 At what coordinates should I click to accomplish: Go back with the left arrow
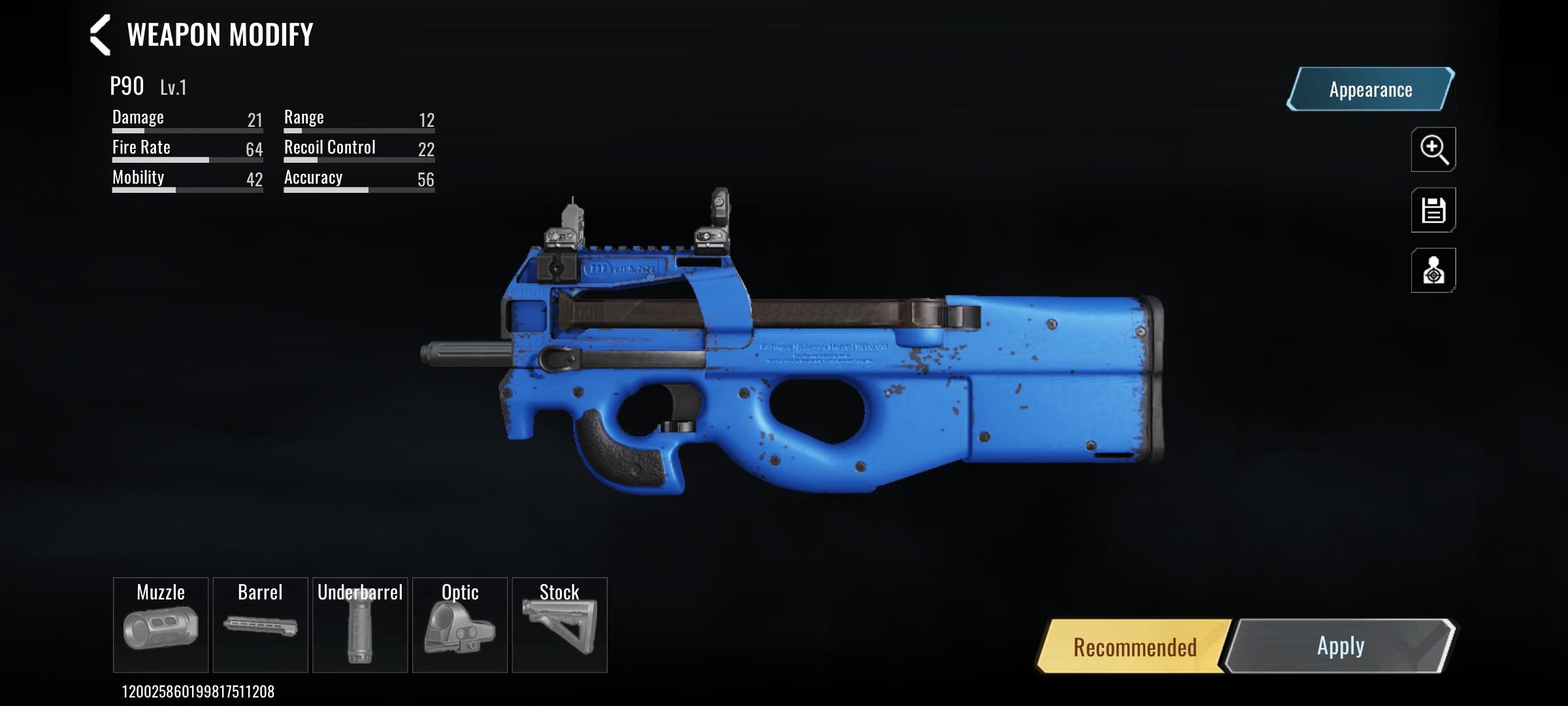pyautogui.click(x=99, y=35)
